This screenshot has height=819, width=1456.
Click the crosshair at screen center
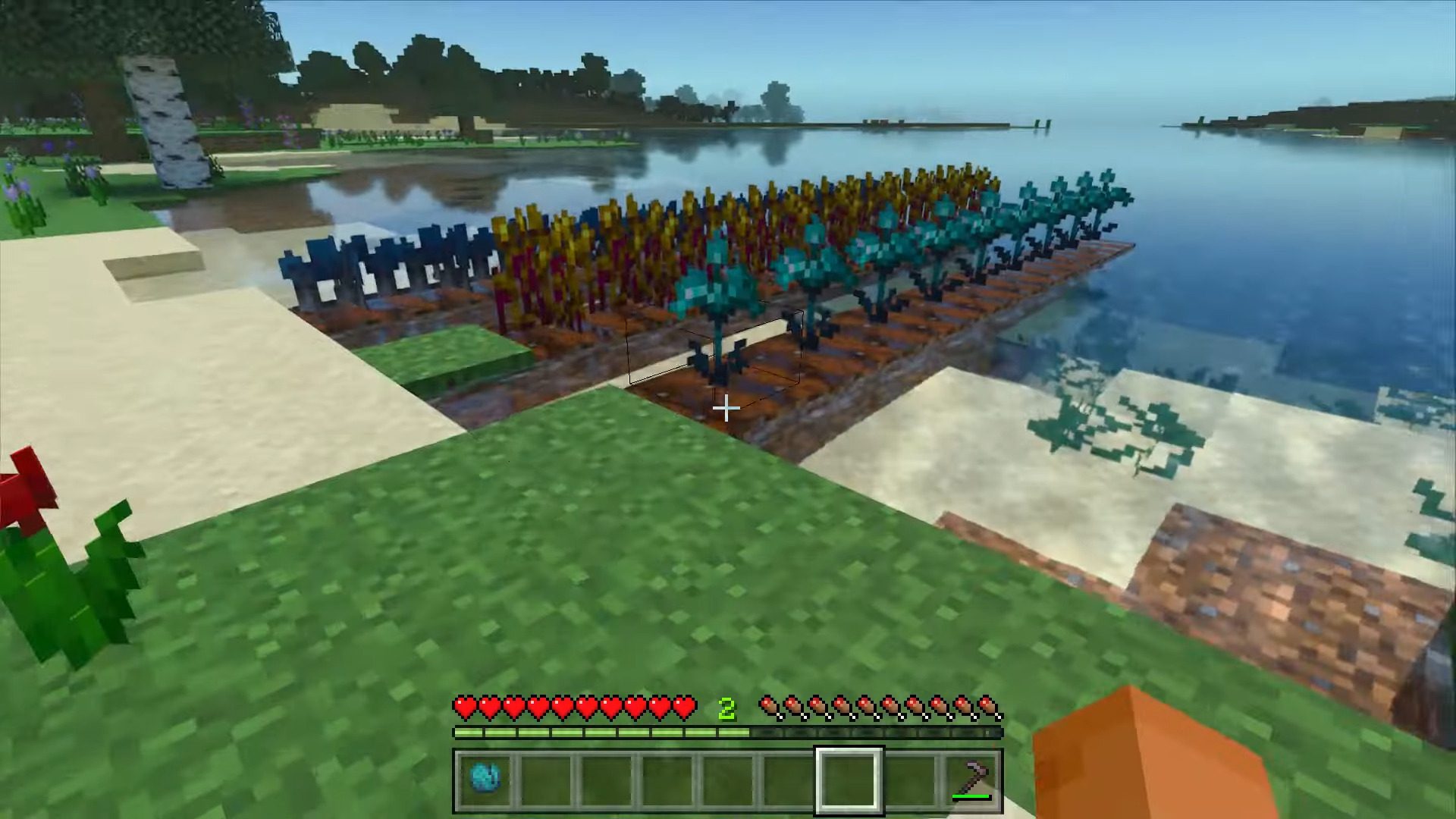pyautogui.click(x=726, y=409)
